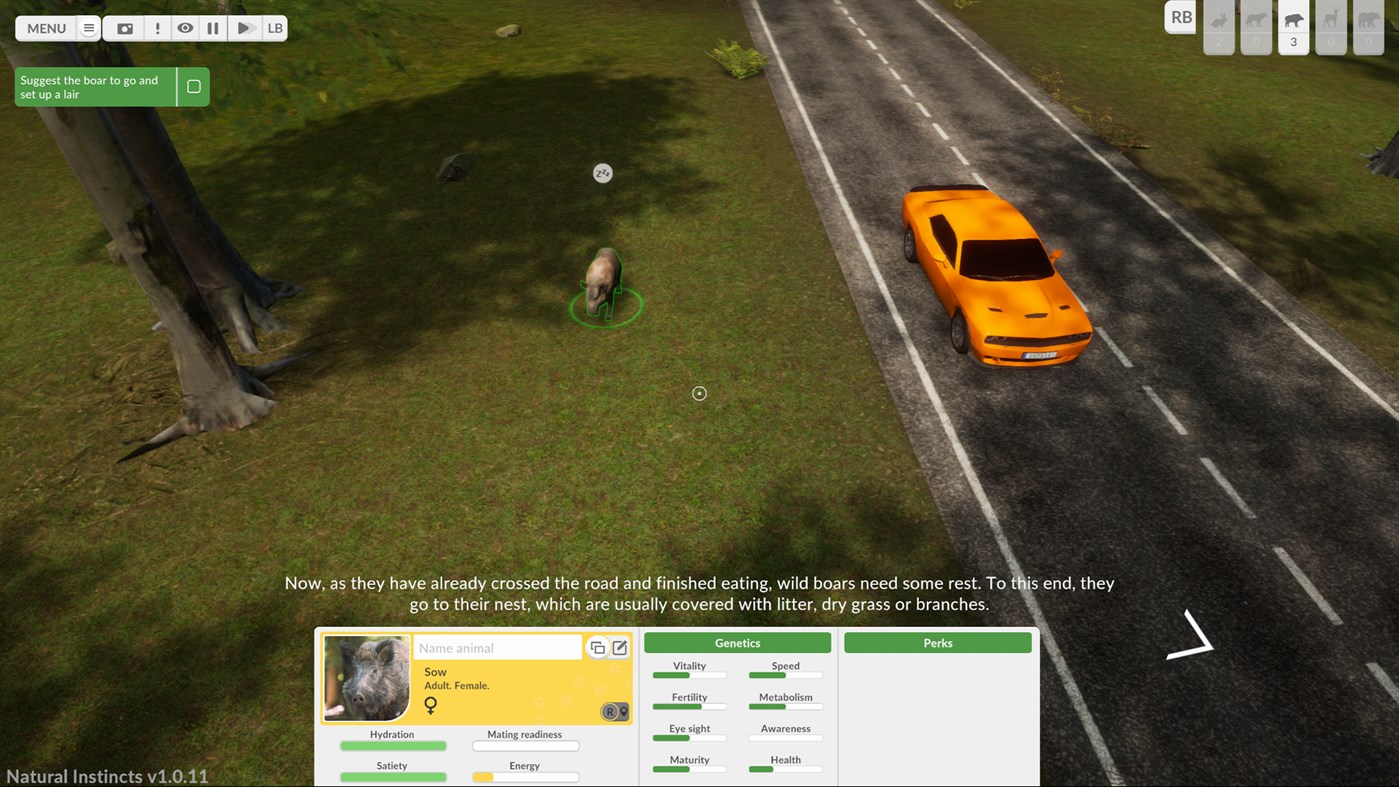This screenshot has height=787, width=1399.
Task: Take a screenshot with the camera icon
Action: click(x=124, y=28)
